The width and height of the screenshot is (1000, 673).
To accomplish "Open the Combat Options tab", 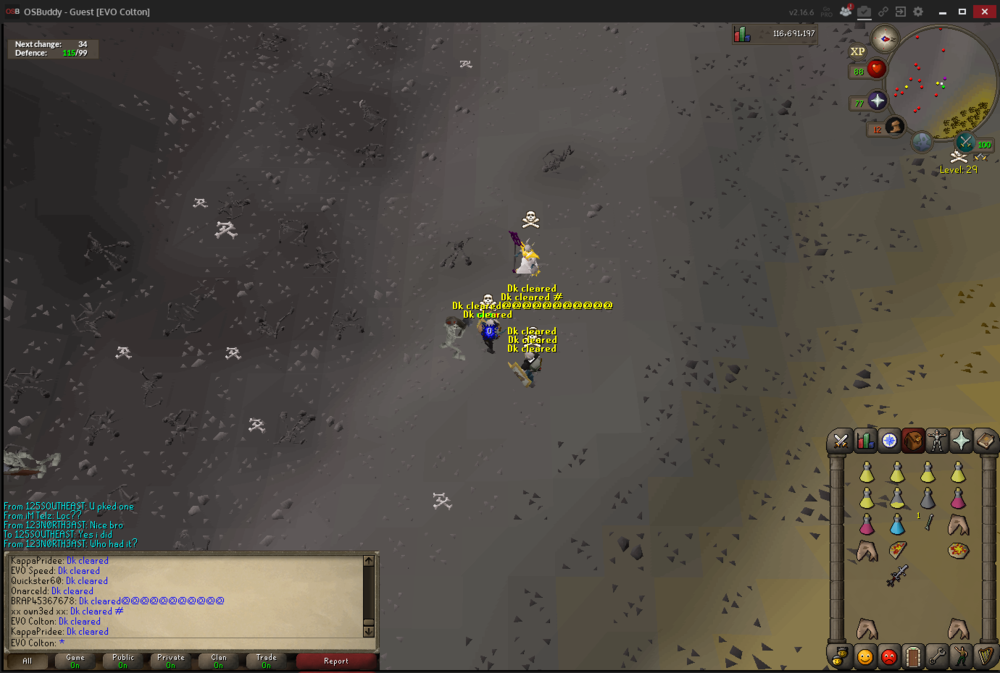I will (841, 441).
